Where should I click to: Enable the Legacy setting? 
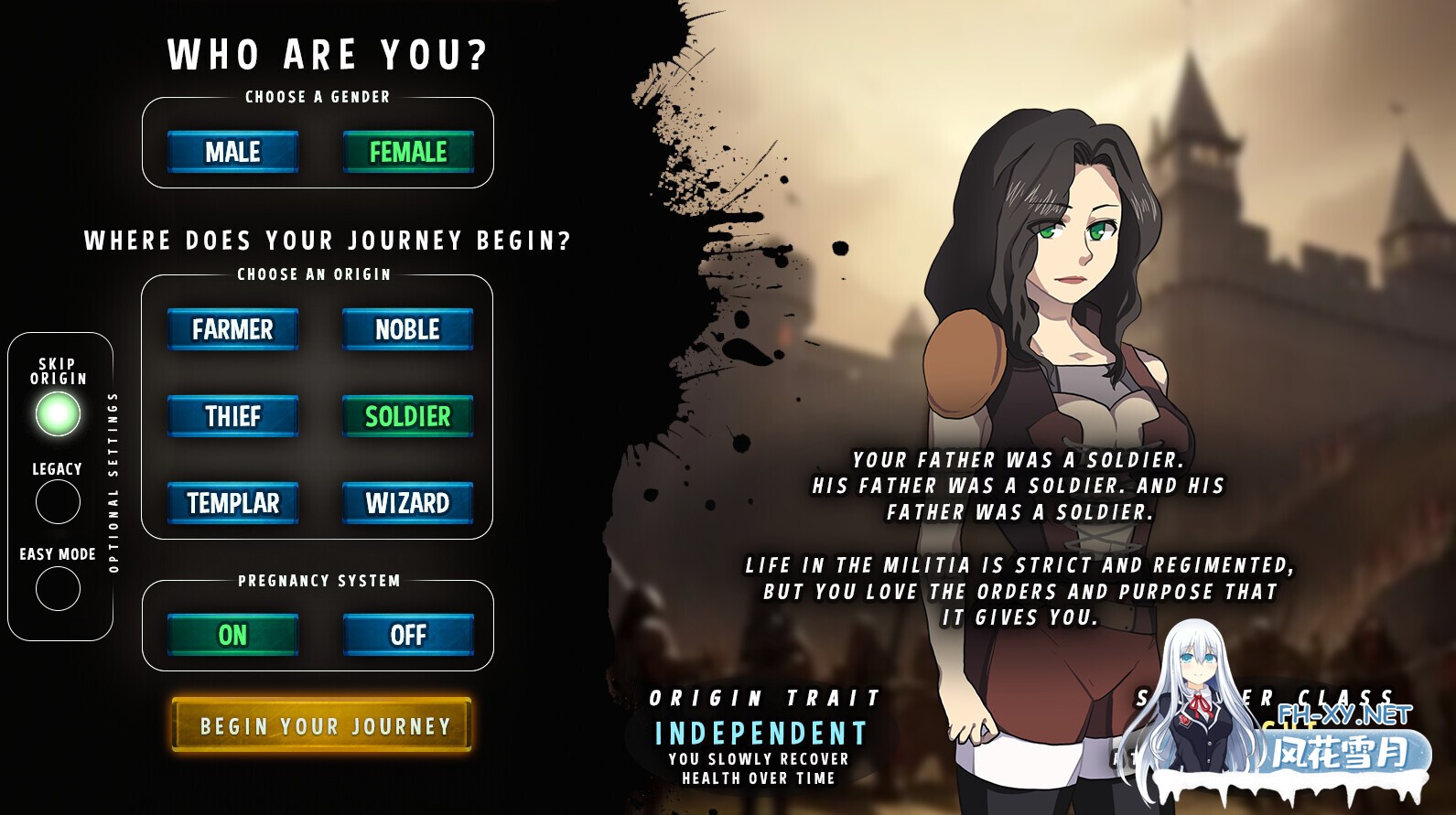[x=58, y=502]
